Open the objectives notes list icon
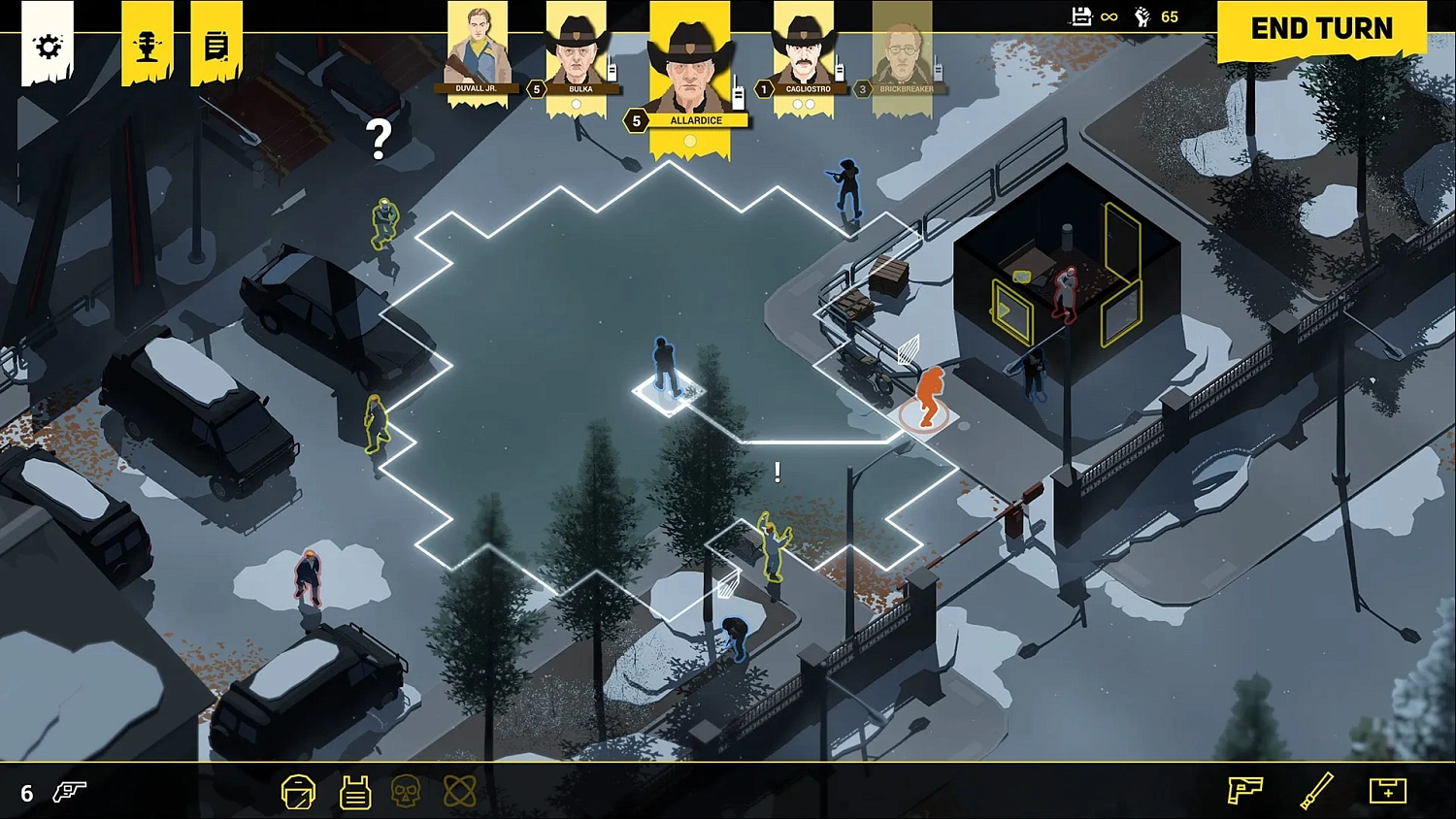This screenshot has height=819, width=1456. tap(216, 46)
